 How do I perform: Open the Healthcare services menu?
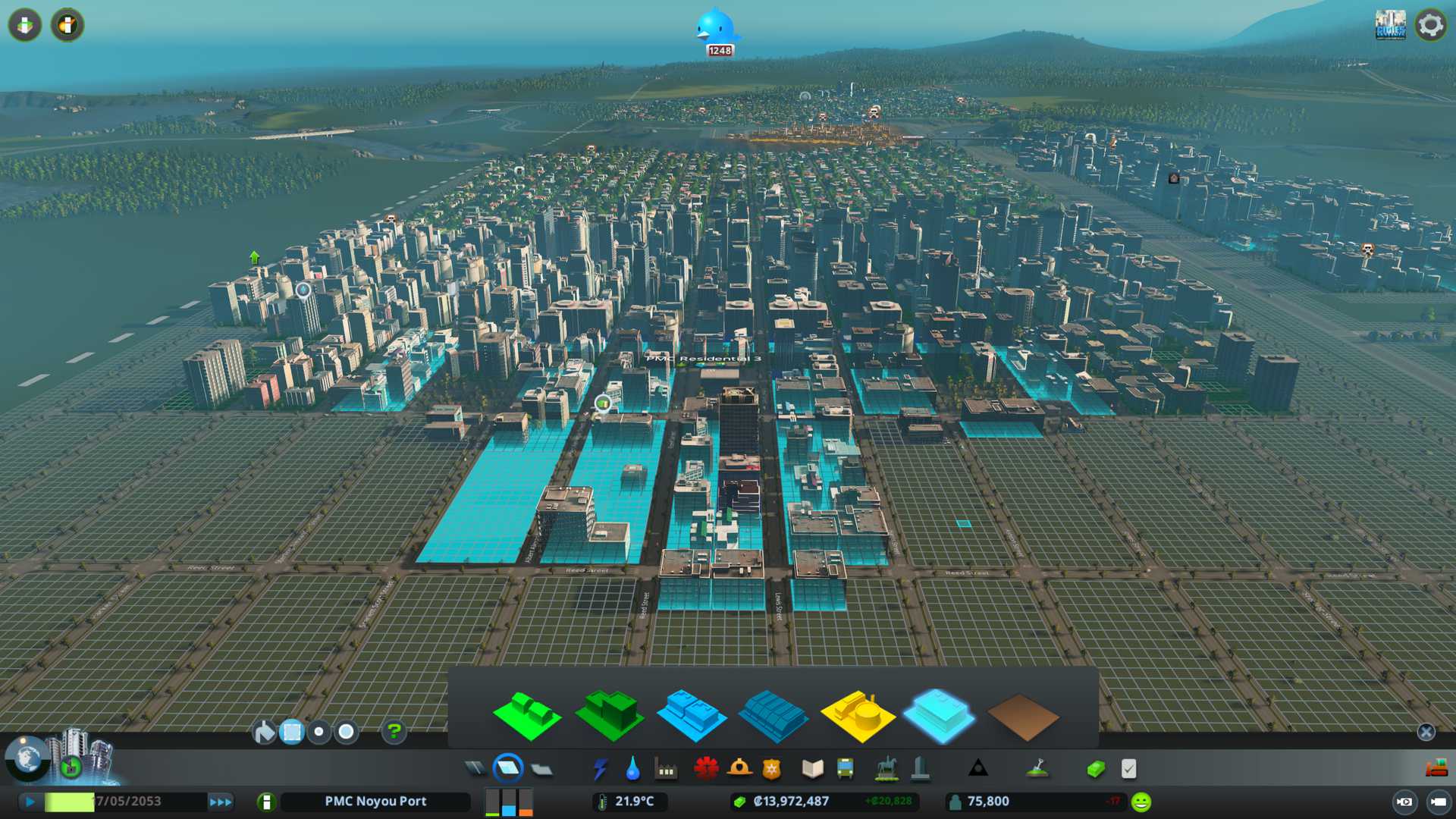tap(705, 769)
